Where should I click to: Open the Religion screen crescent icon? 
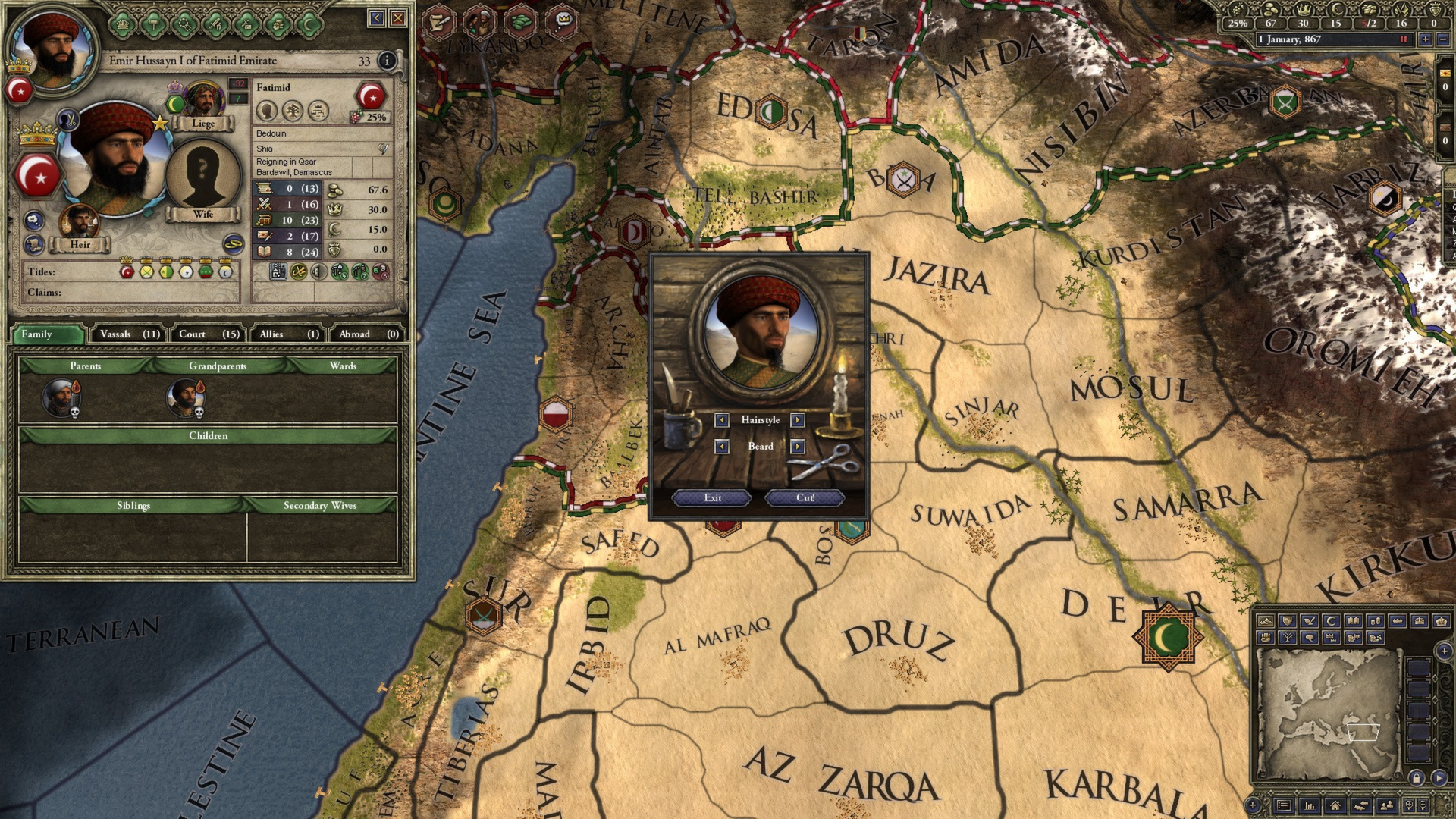coord(309,24)
